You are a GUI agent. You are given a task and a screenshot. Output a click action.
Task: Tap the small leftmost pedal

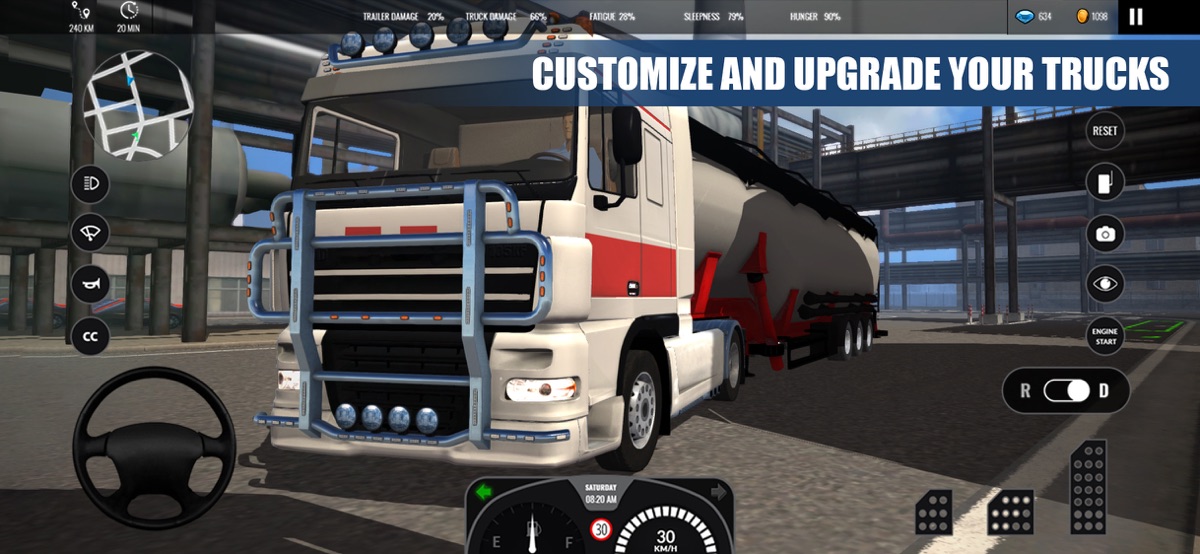934,512
